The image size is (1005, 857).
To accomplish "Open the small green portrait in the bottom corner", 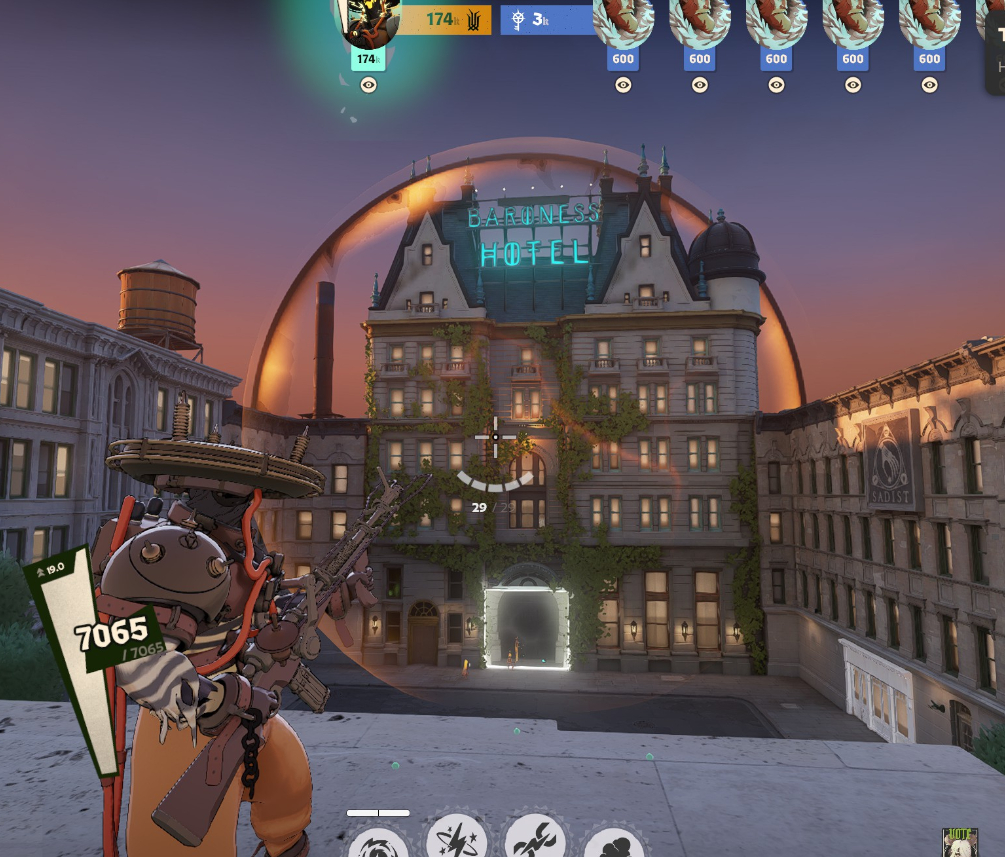I will 959,842.
